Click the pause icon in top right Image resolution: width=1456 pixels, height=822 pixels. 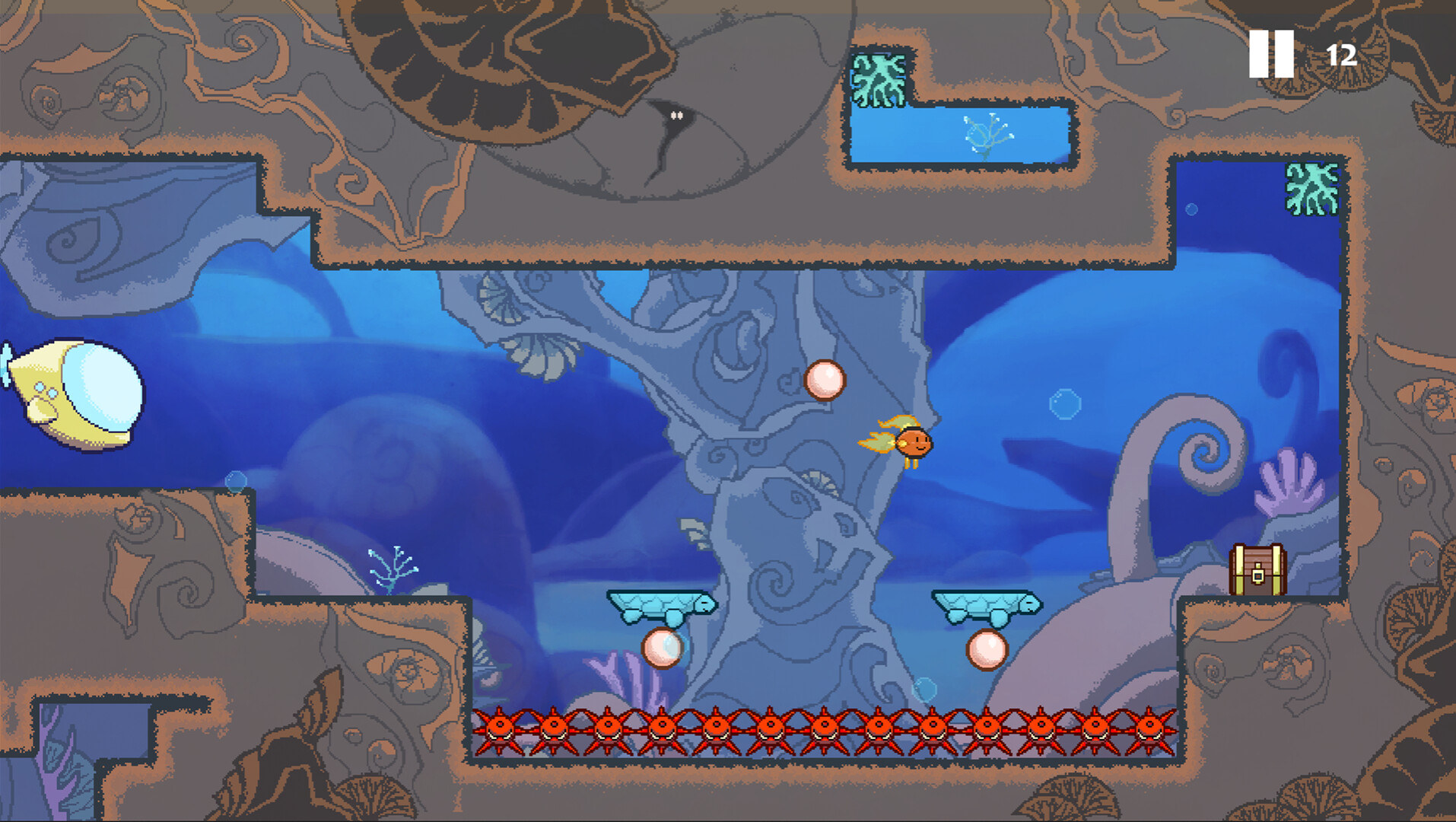(1271, 56)
